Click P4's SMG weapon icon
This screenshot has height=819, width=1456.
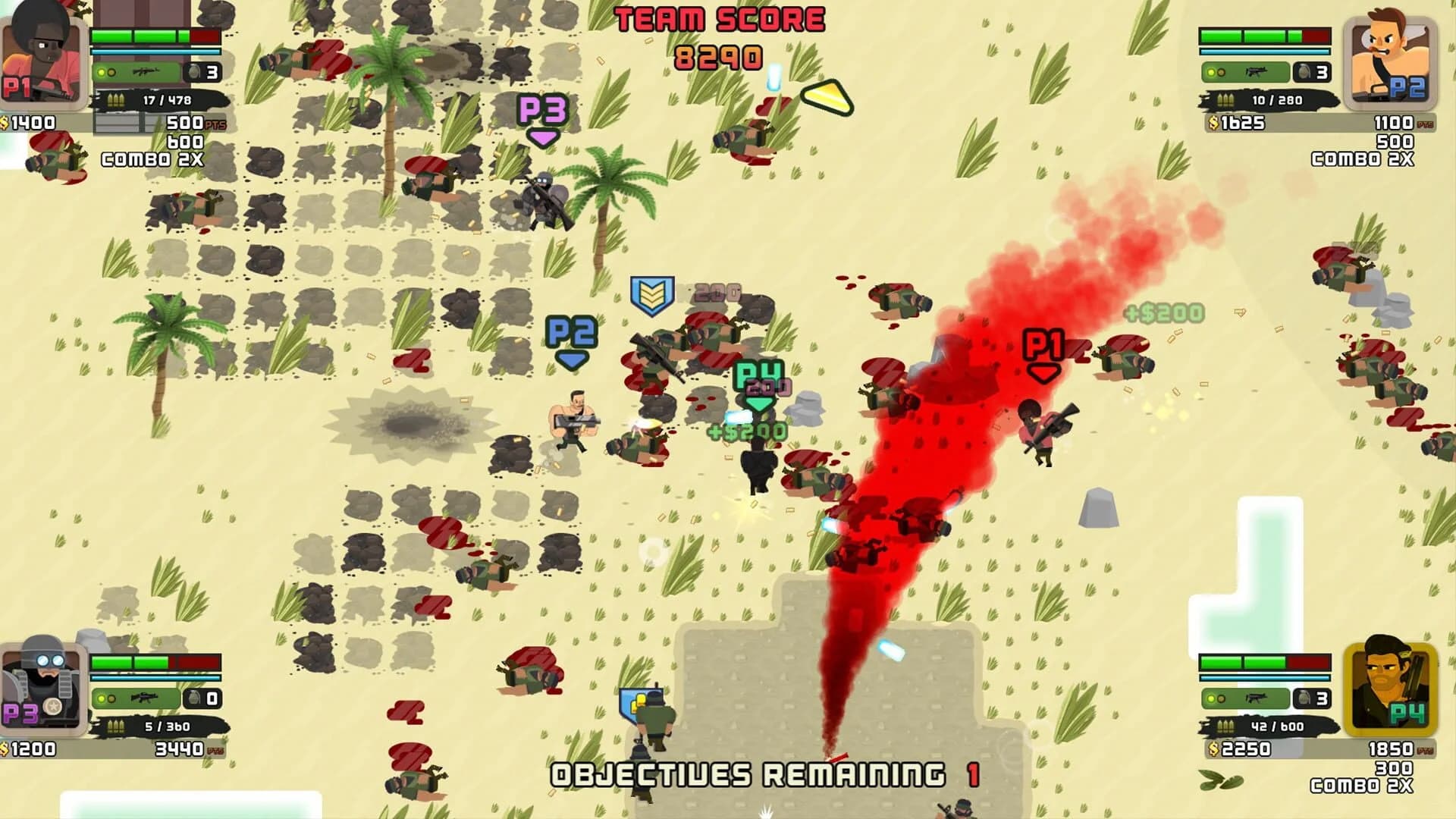pyautogui.click(x=1257, y=698)
